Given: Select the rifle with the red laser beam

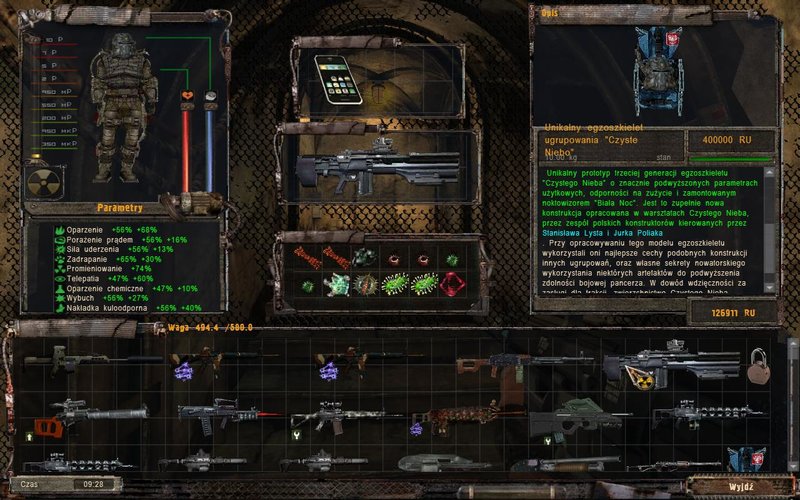Looking at the screenshot, I should click(222, 414).
